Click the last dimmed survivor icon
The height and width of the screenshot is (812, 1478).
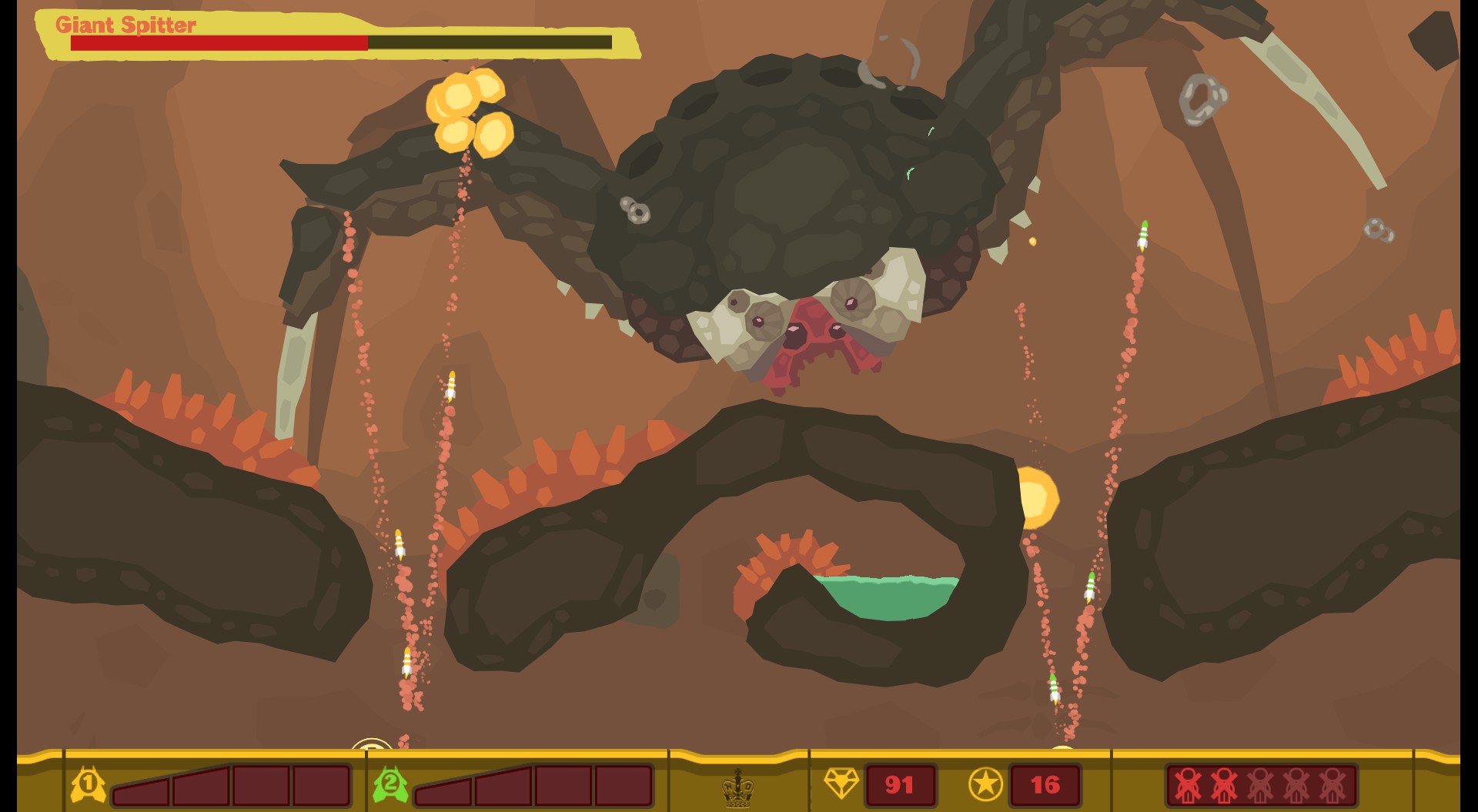1333,785
